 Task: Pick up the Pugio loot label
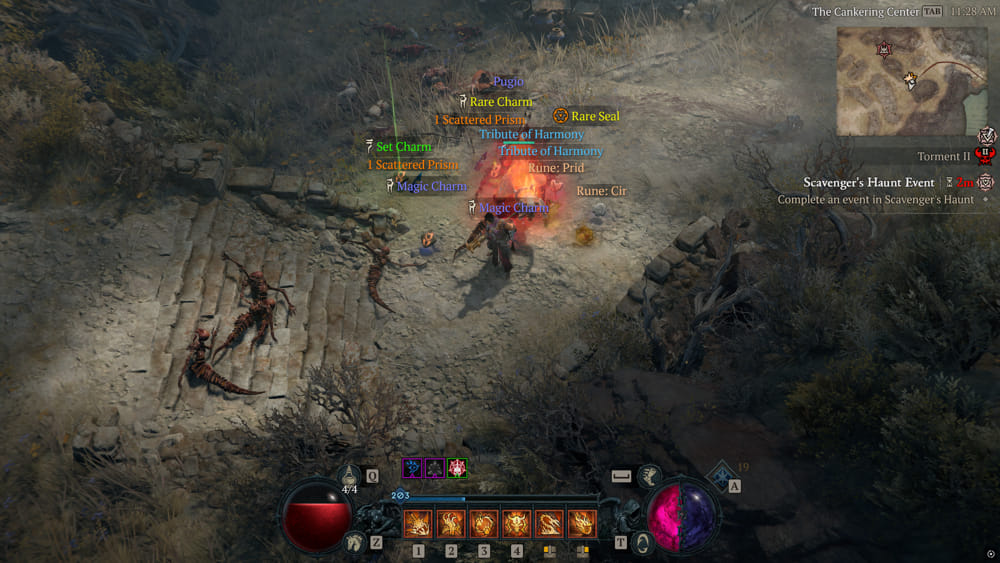(508, 82)
